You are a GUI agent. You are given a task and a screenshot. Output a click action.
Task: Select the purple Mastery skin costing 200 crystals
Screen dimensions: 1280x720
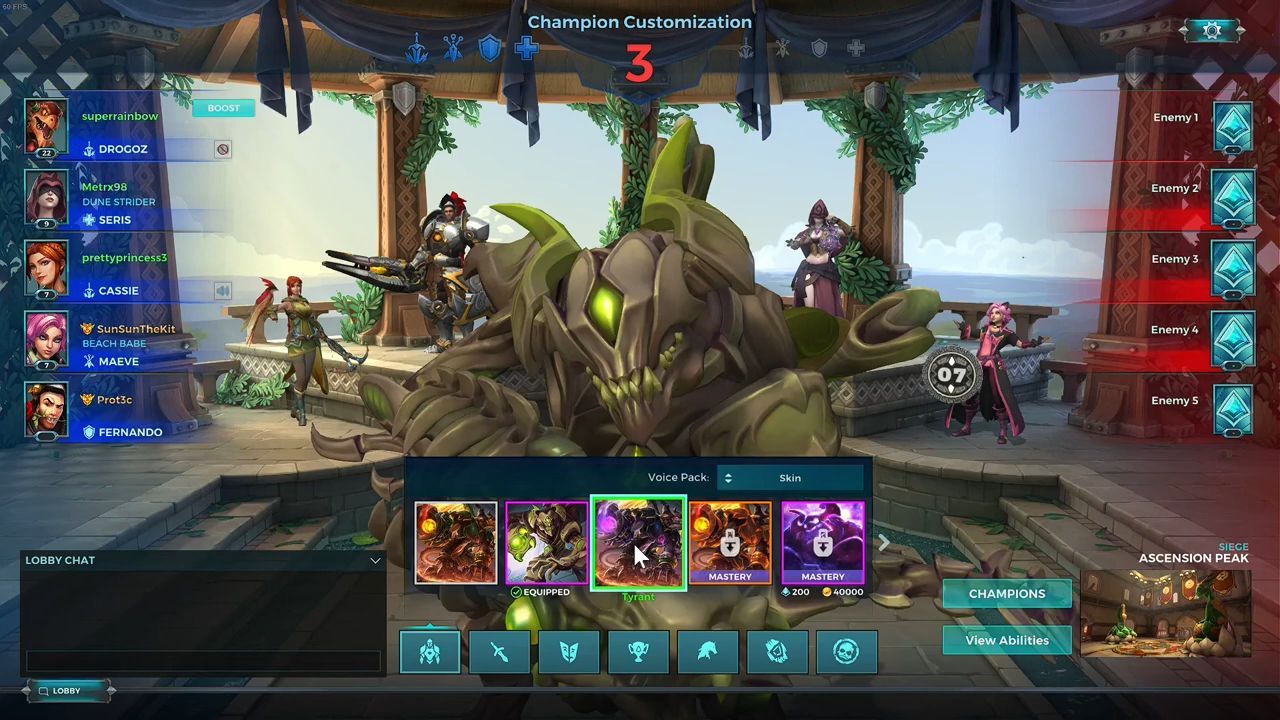click(x=822, y=543)
